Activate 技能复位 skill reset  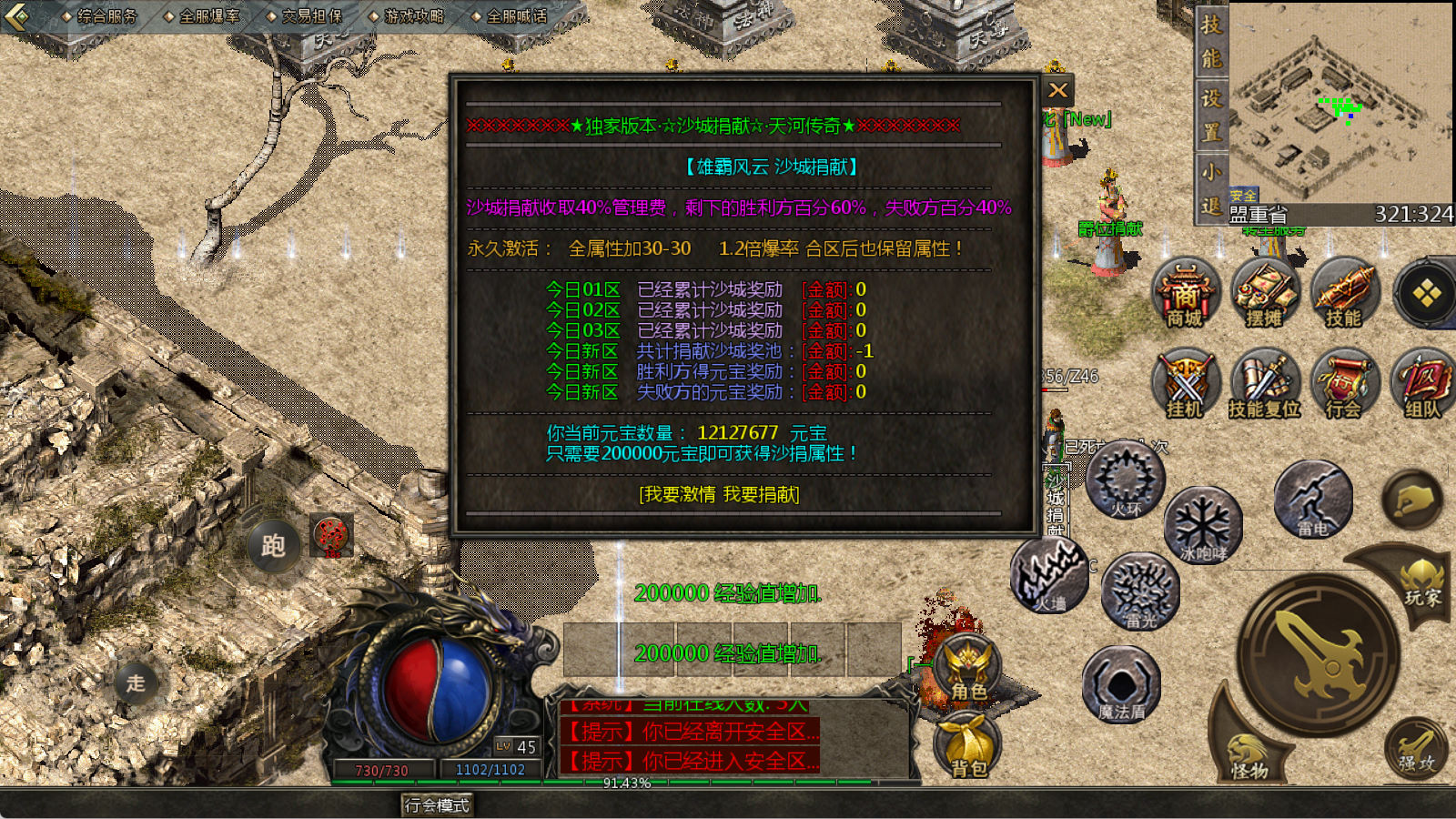(x=1264, y=383)
